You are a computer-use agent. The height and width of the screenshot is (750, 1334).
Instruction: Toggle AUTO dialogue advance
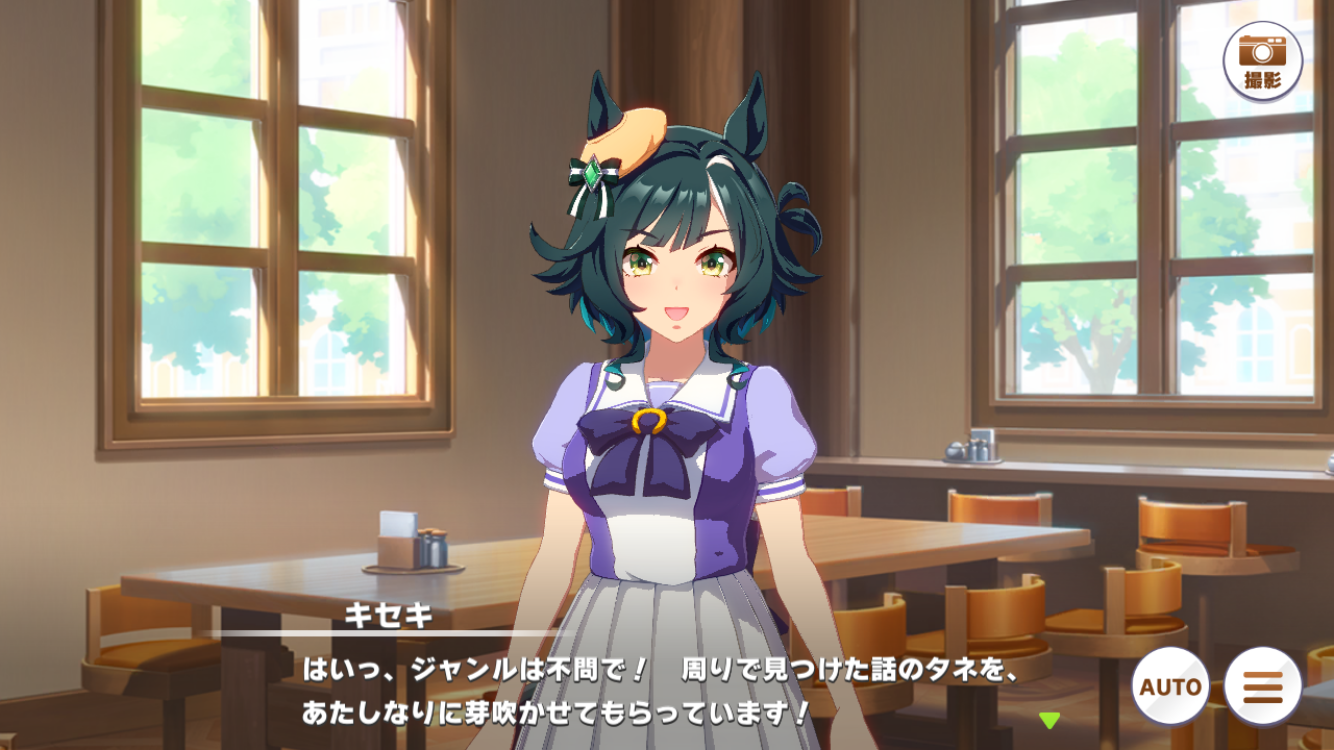tap(1170, 687)
